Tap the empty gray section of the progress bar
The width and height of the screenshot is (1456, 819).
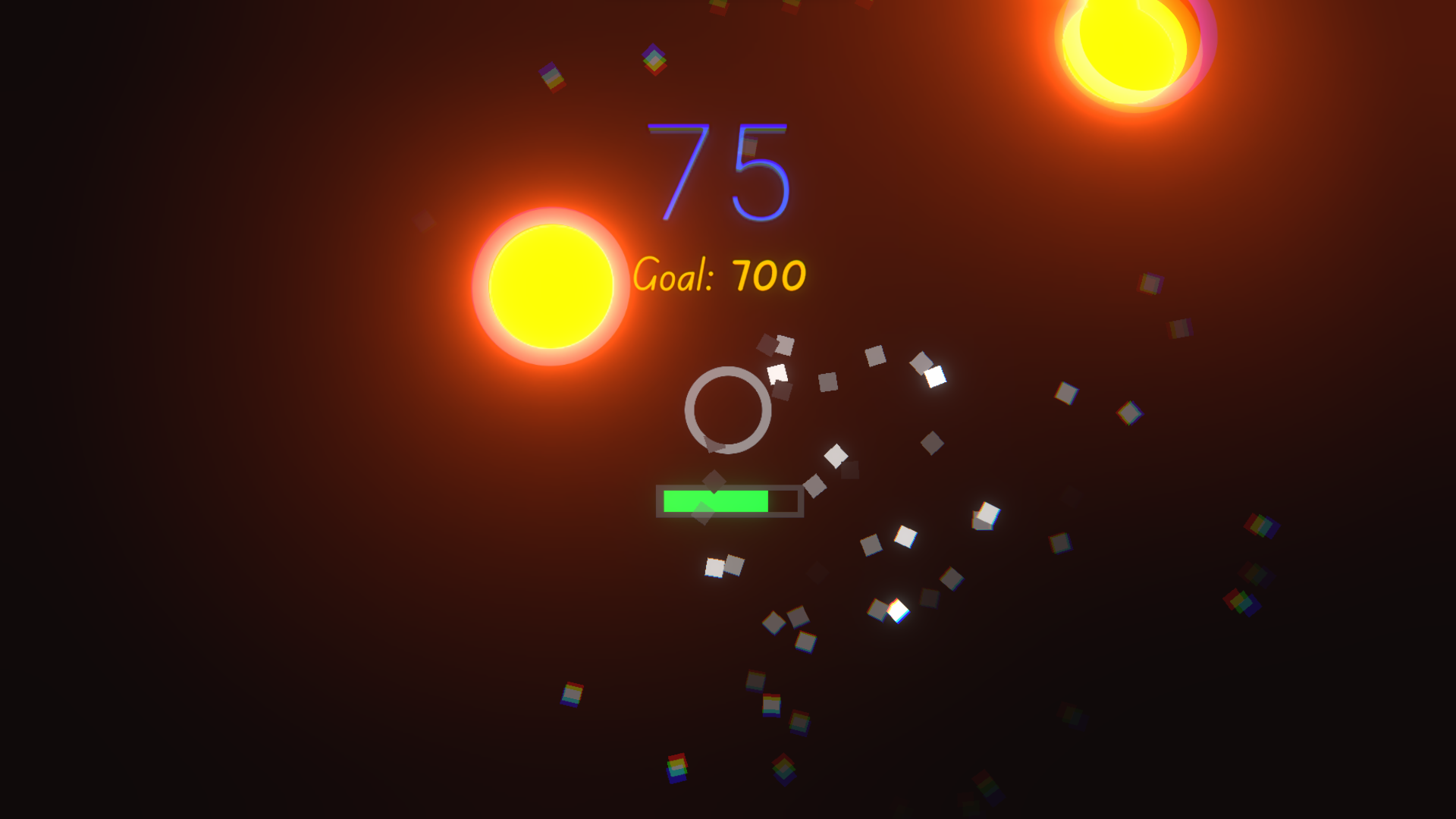click(x=786, y=500)
